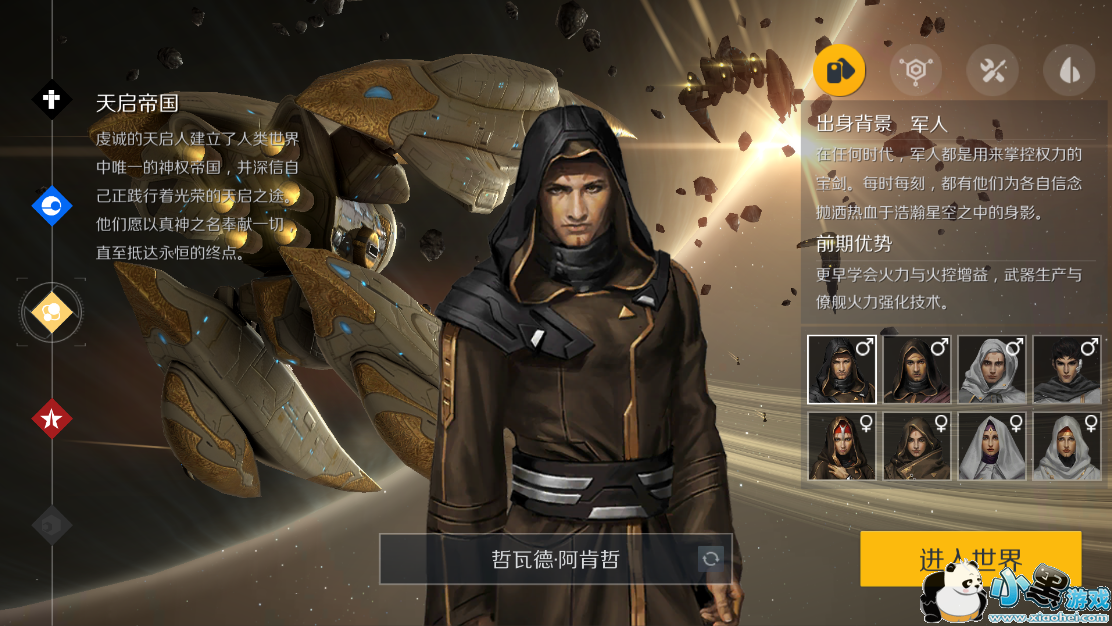Viewport: 1112px width, 626px height.
Task: Open the wrench and screwdriver background tab
Action: 992,70
